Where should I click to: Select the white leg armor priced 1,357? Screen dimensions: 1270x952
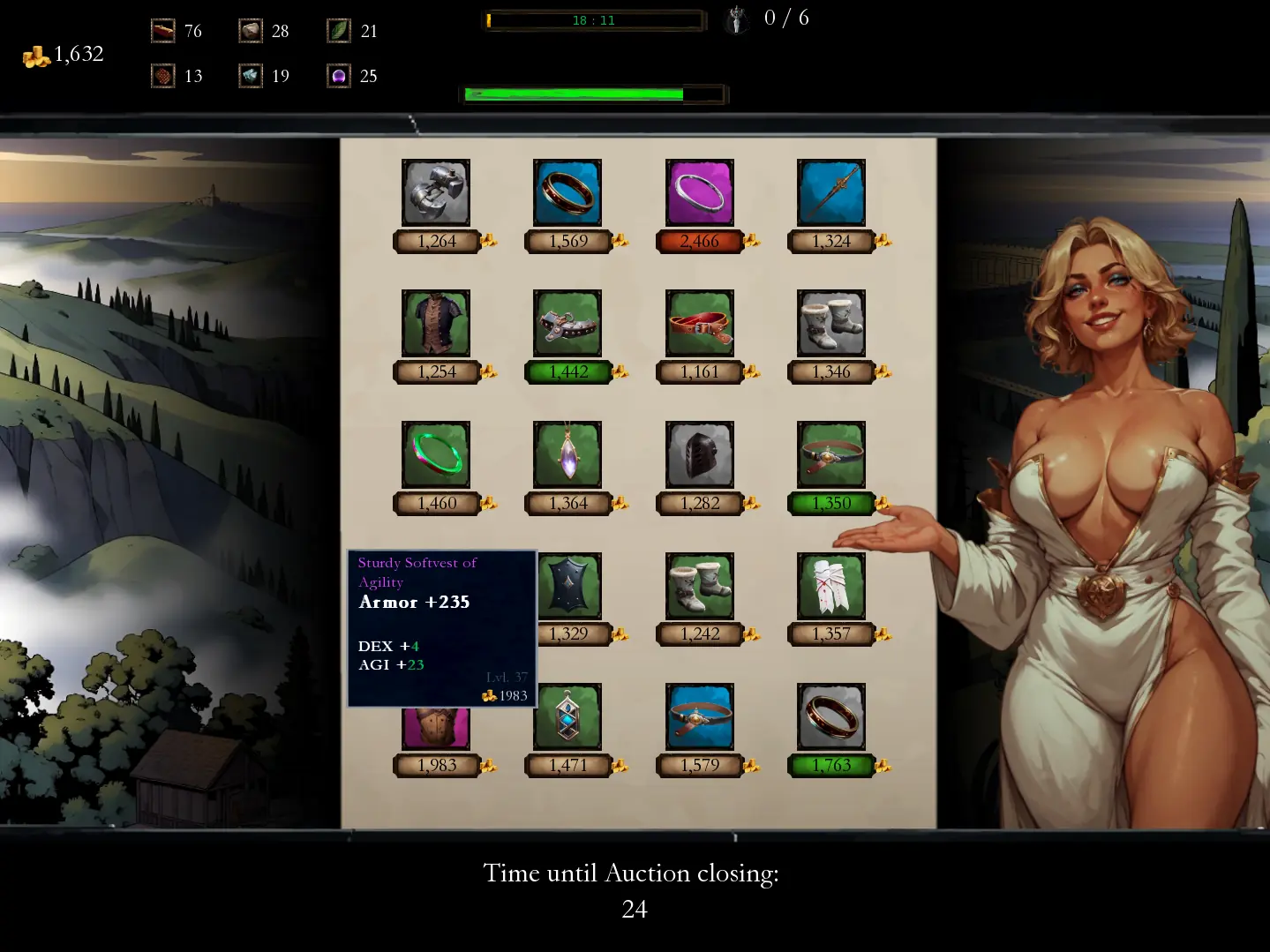click(x=831, y=586)
